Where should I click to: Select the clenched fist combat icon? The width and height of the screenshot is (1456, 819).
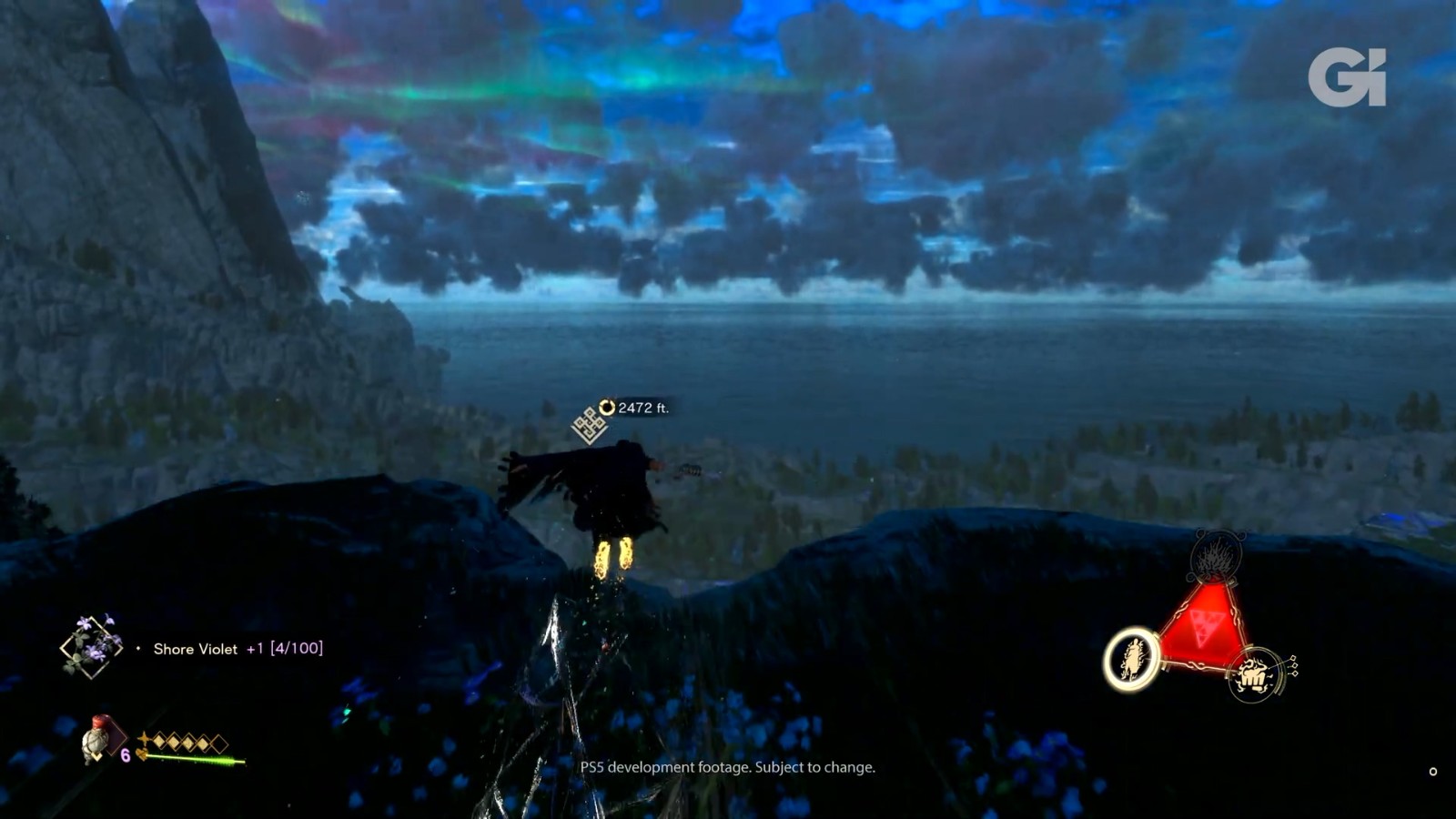click(x=1254, y=674)
